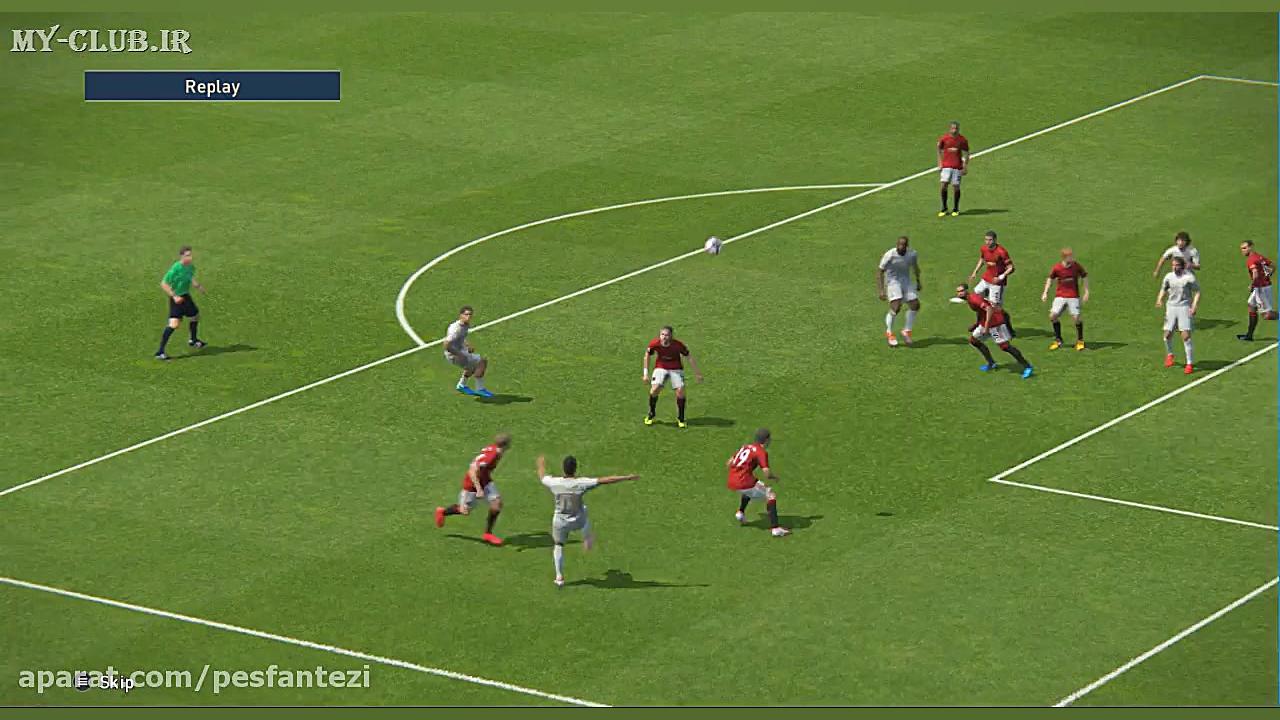Click the Replay banner at the top

tap(211, 86)
